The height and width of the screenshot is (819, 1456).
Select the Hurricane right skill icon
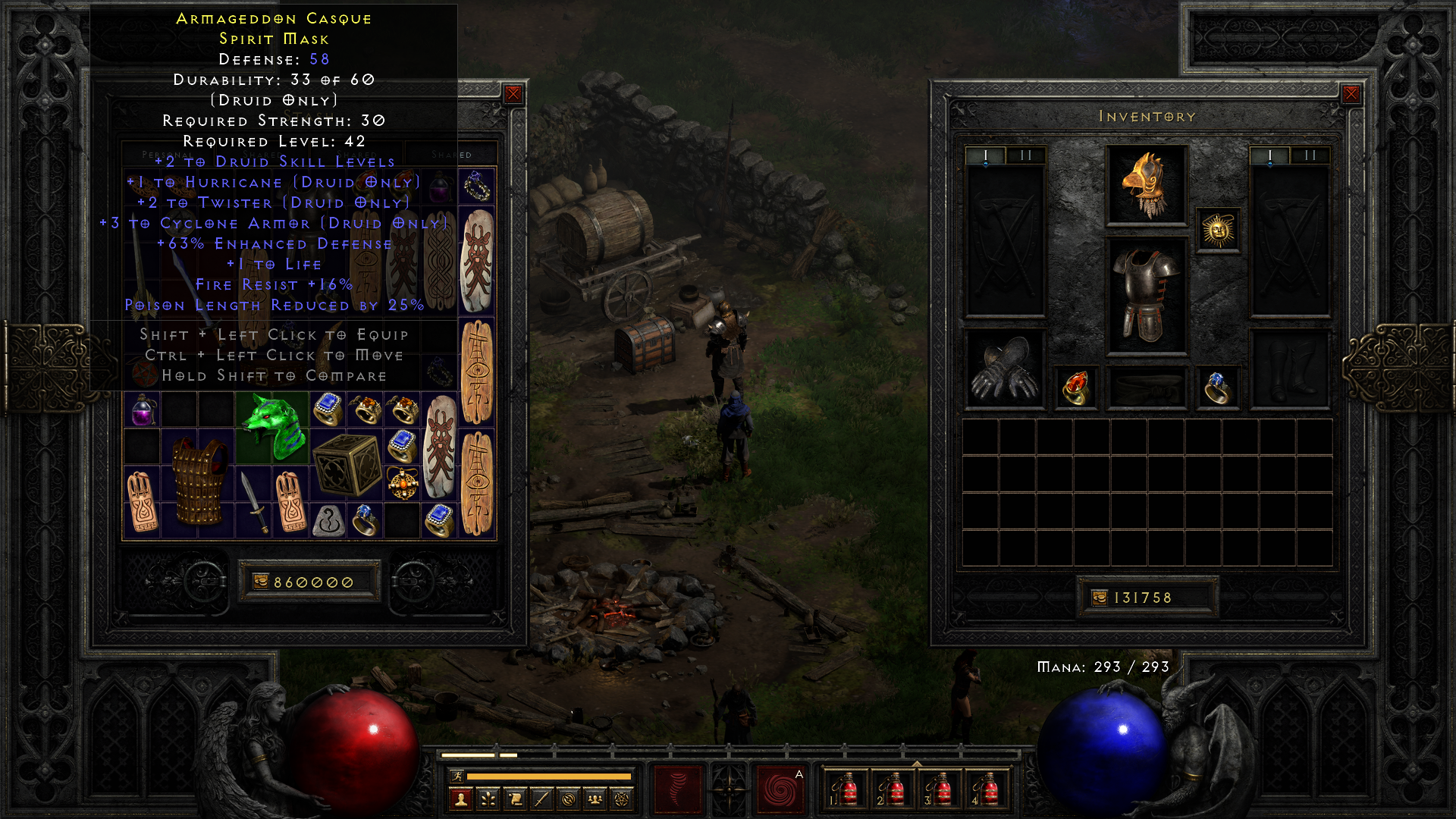[x=780, y=789]
